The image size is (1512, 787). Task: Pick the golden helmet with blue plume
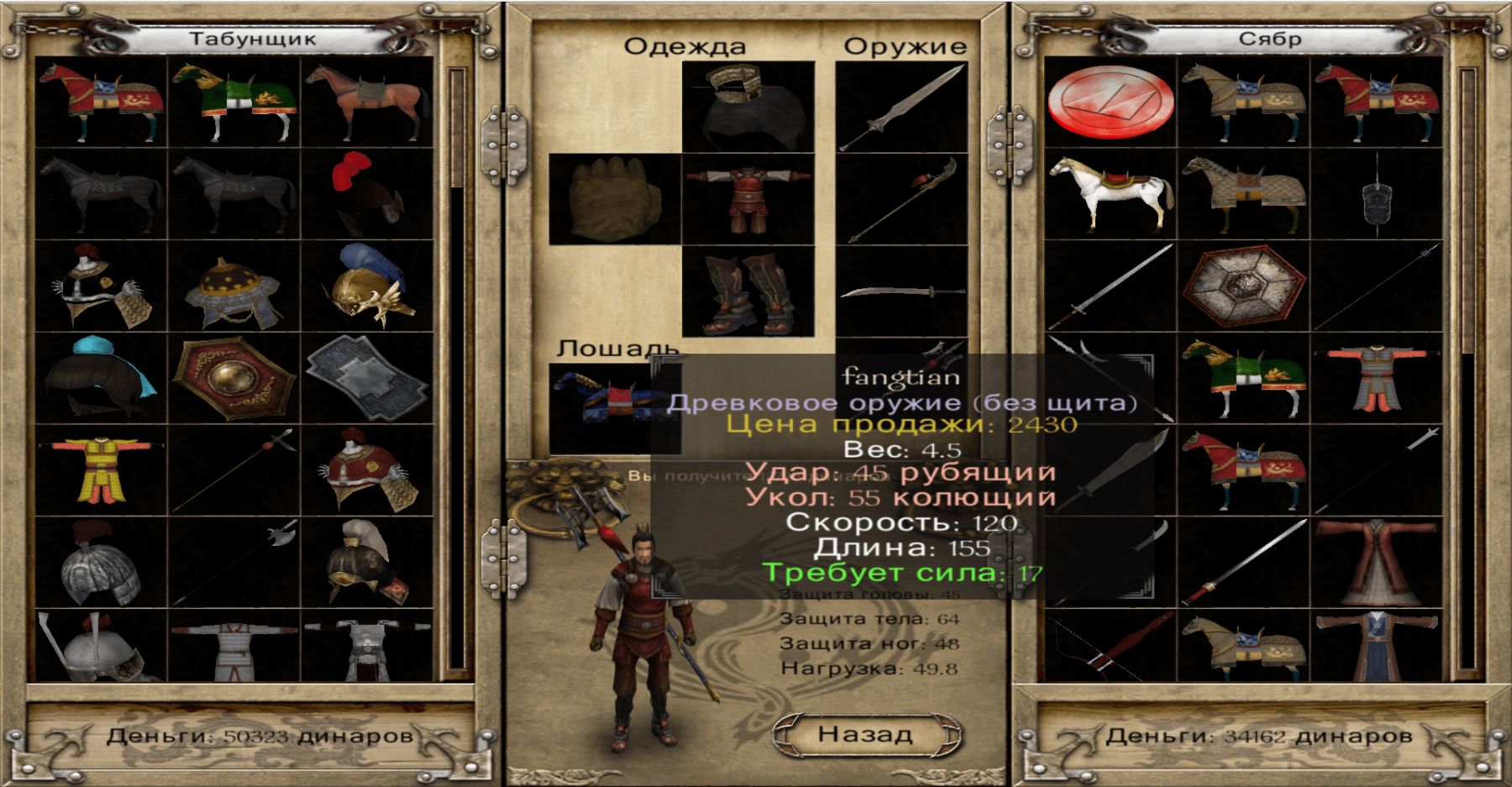click(x=367, y=286)
